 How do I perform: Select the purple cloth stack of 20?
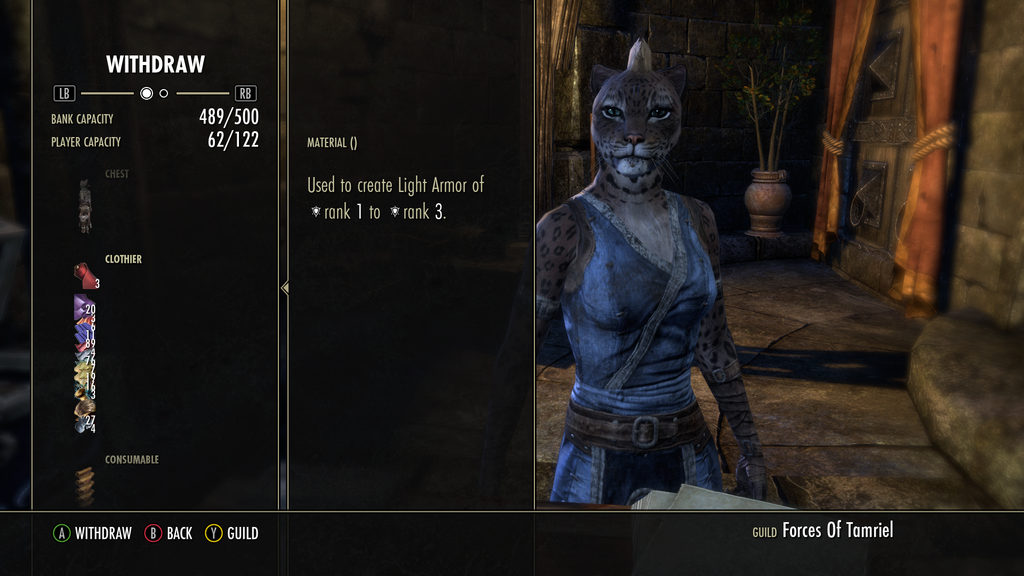click(x=83, y=306)
